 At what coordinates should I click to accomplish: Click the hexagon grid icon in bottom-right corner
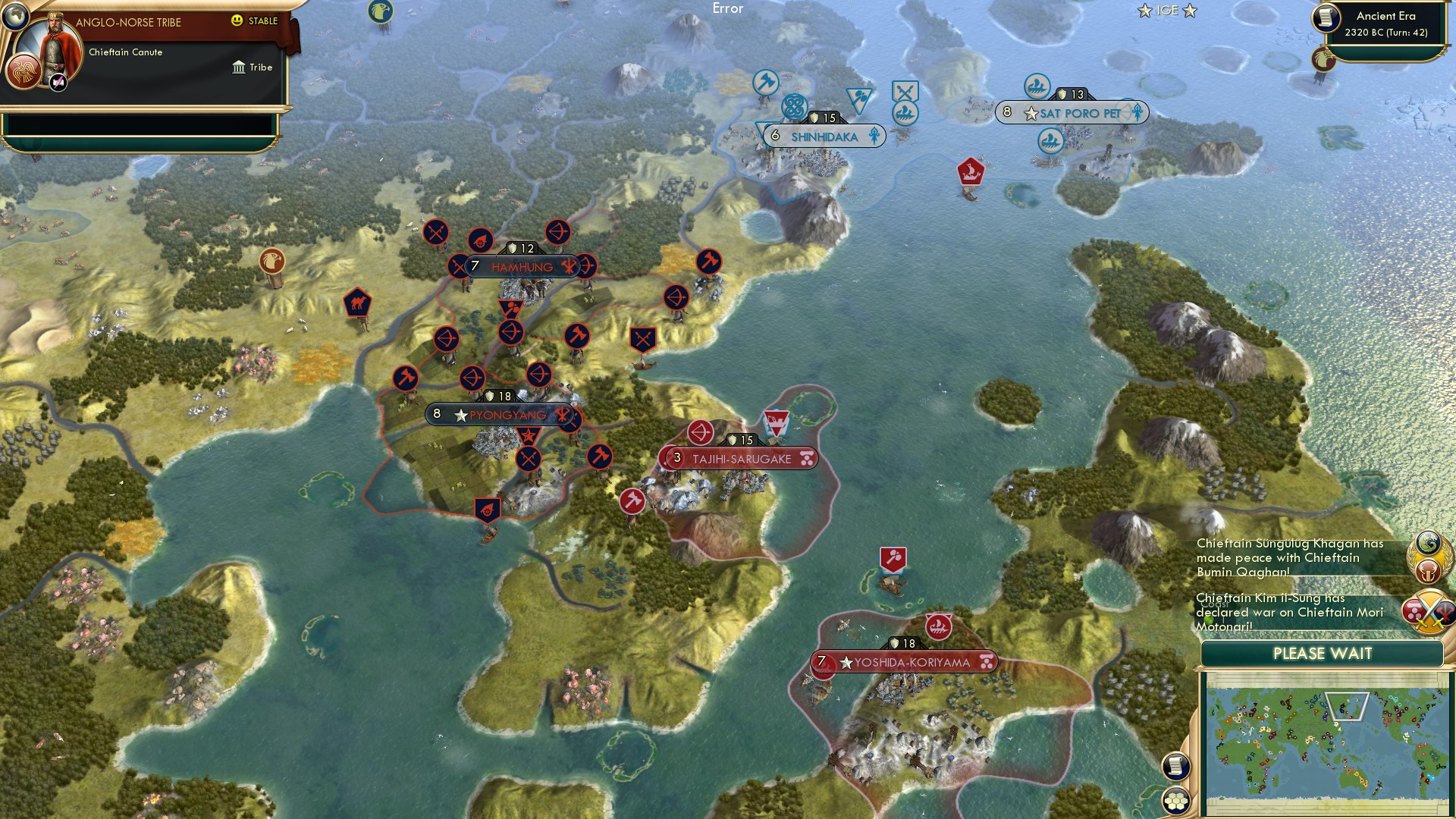tap(1177, 800)
